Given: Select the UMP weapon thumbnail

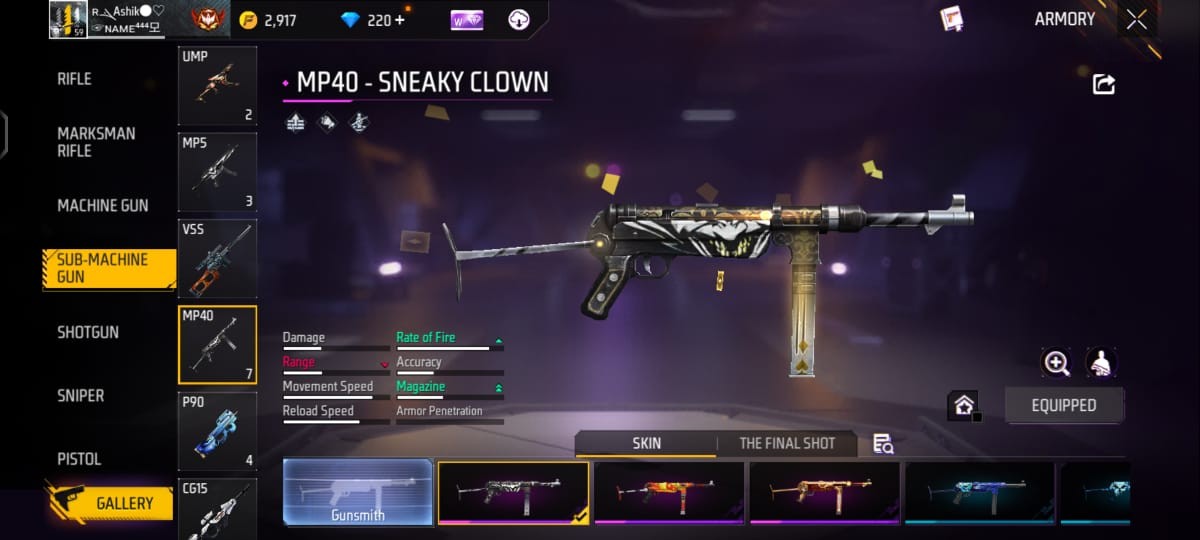Looking at the screenshot, I should [217, 86].
